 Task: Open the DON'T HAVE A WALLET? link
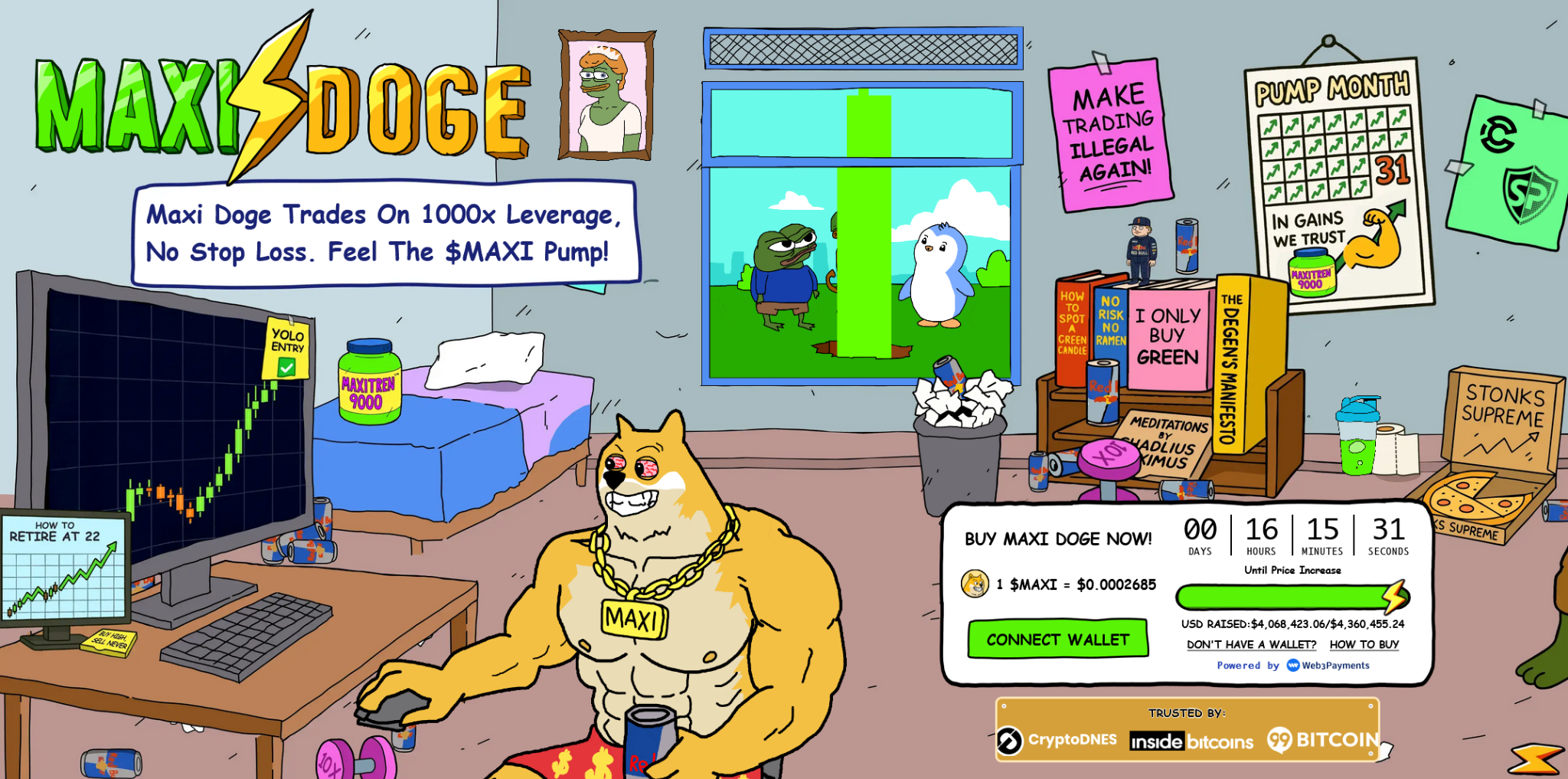click(x=1251, y=644)
